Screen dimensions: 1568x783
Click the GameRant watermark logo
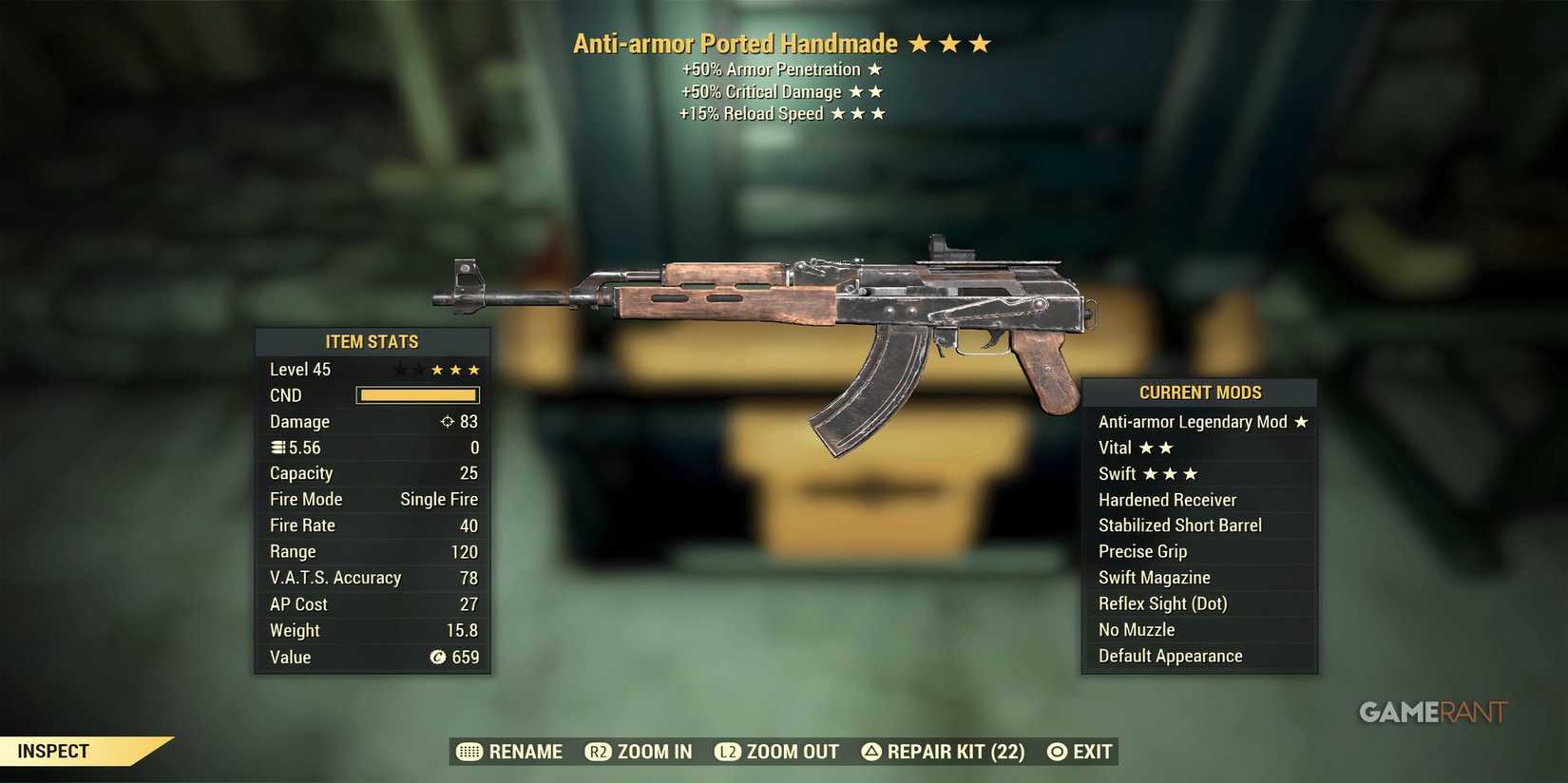pyautogui.click(x=1434, y=712)
